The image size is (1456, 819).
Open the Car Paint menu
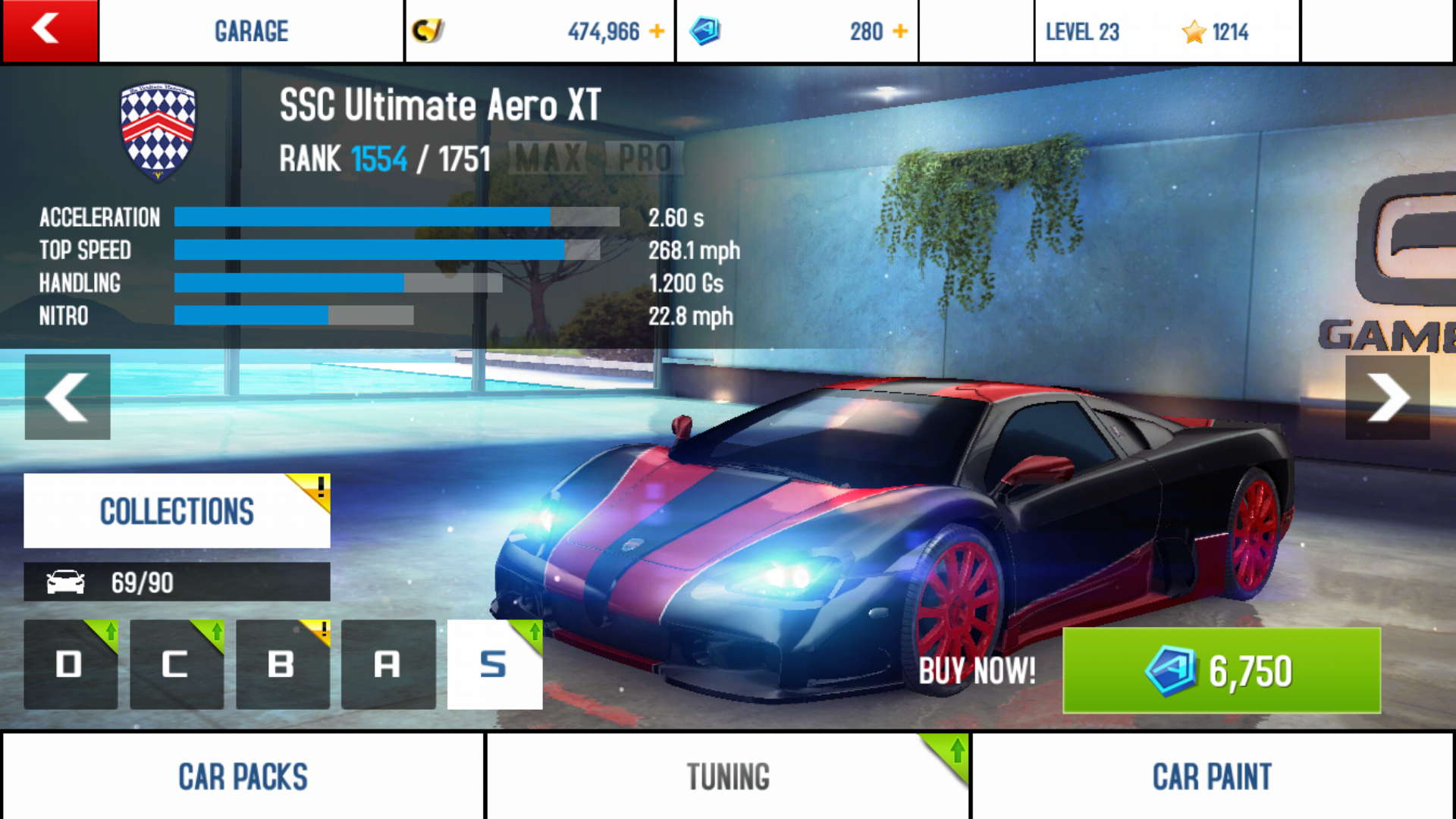point(1212,777)
